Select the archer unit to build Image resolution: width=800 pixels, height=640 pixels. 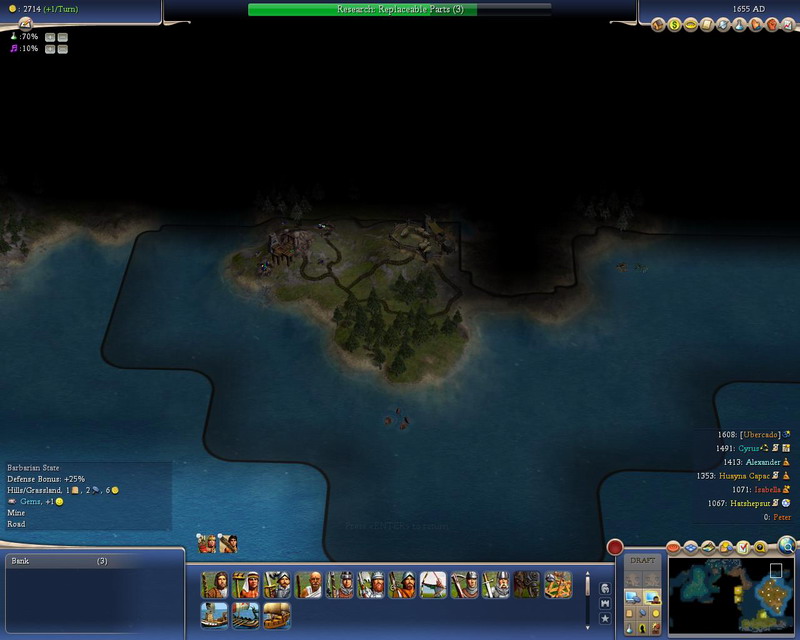433,585
